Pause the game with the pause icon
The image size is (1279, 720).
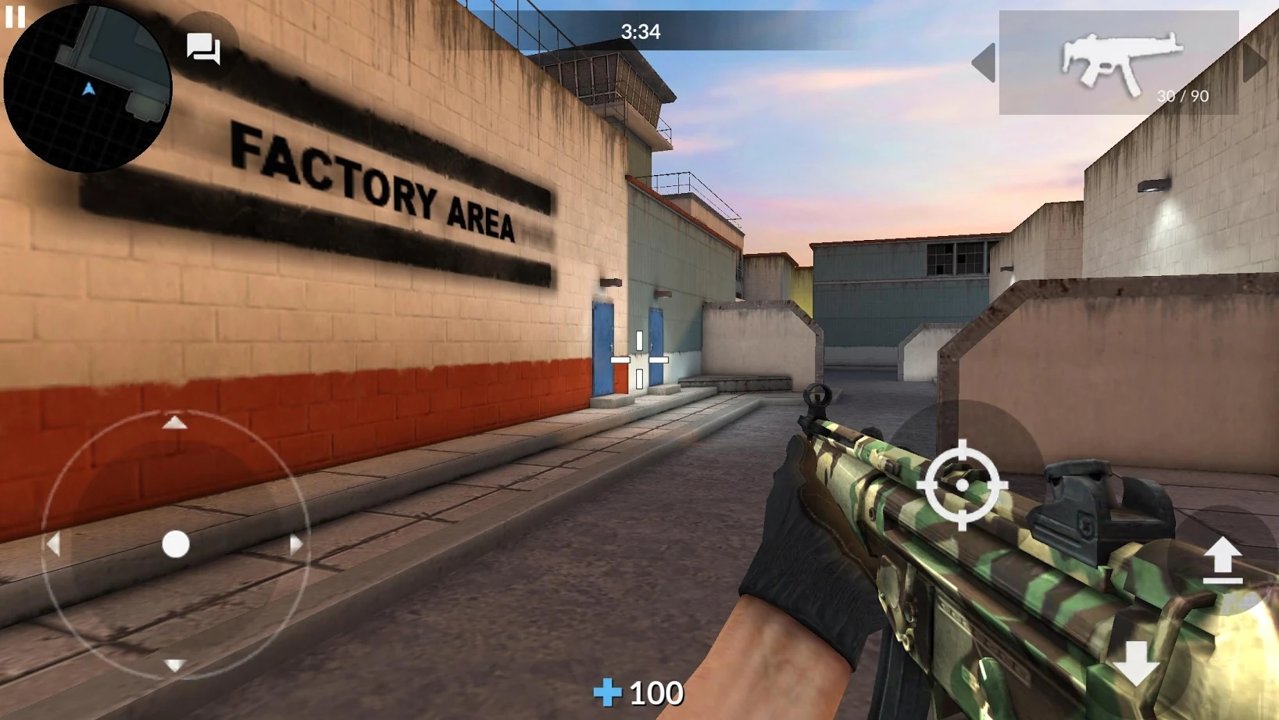click(x=15, y=16)
